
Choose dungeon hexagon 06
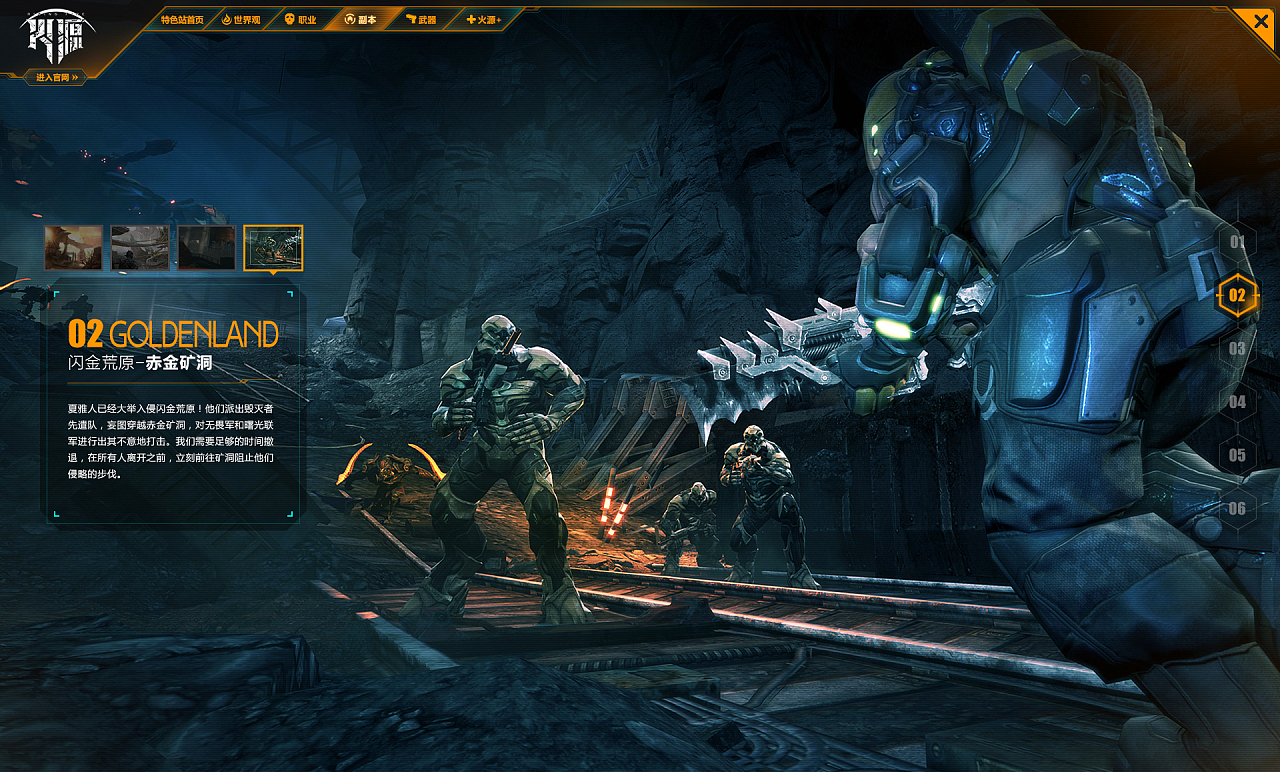(x=1238, y=508)
